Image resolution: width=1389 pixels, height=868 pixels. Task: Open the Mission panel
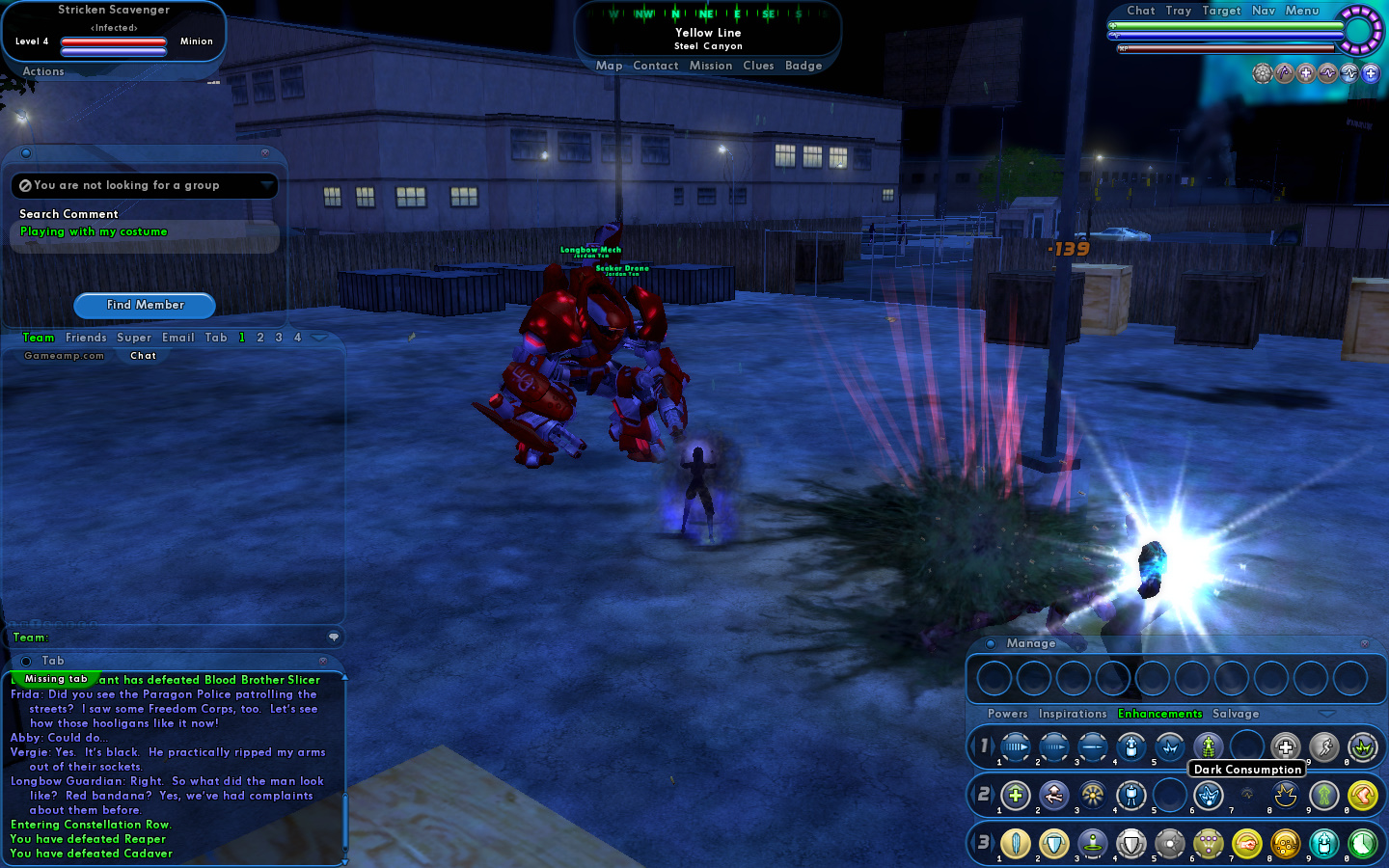tap(711, 66)
